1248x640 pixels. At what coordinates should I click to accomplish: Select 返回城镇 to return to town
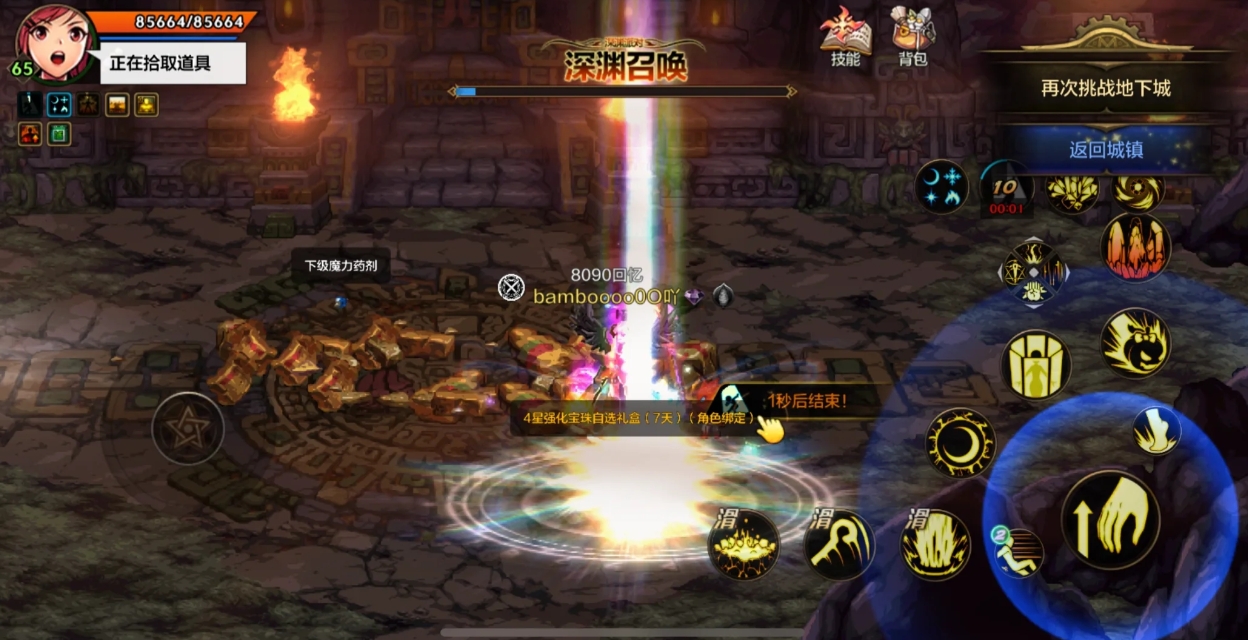click(1105, 150)
